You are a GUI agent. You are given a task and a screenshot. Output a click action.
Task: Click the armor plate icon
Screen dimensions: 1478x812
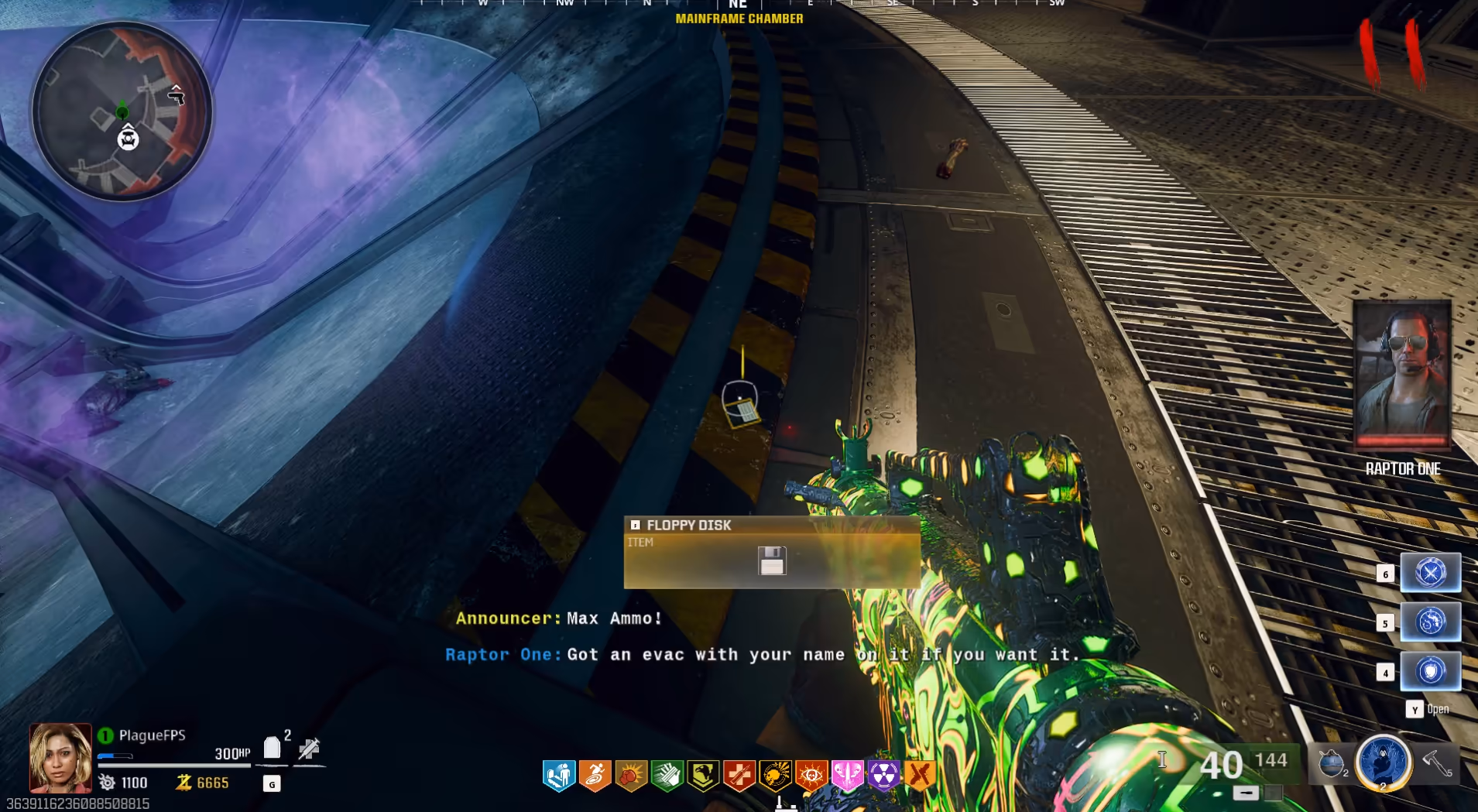[271, 748]
